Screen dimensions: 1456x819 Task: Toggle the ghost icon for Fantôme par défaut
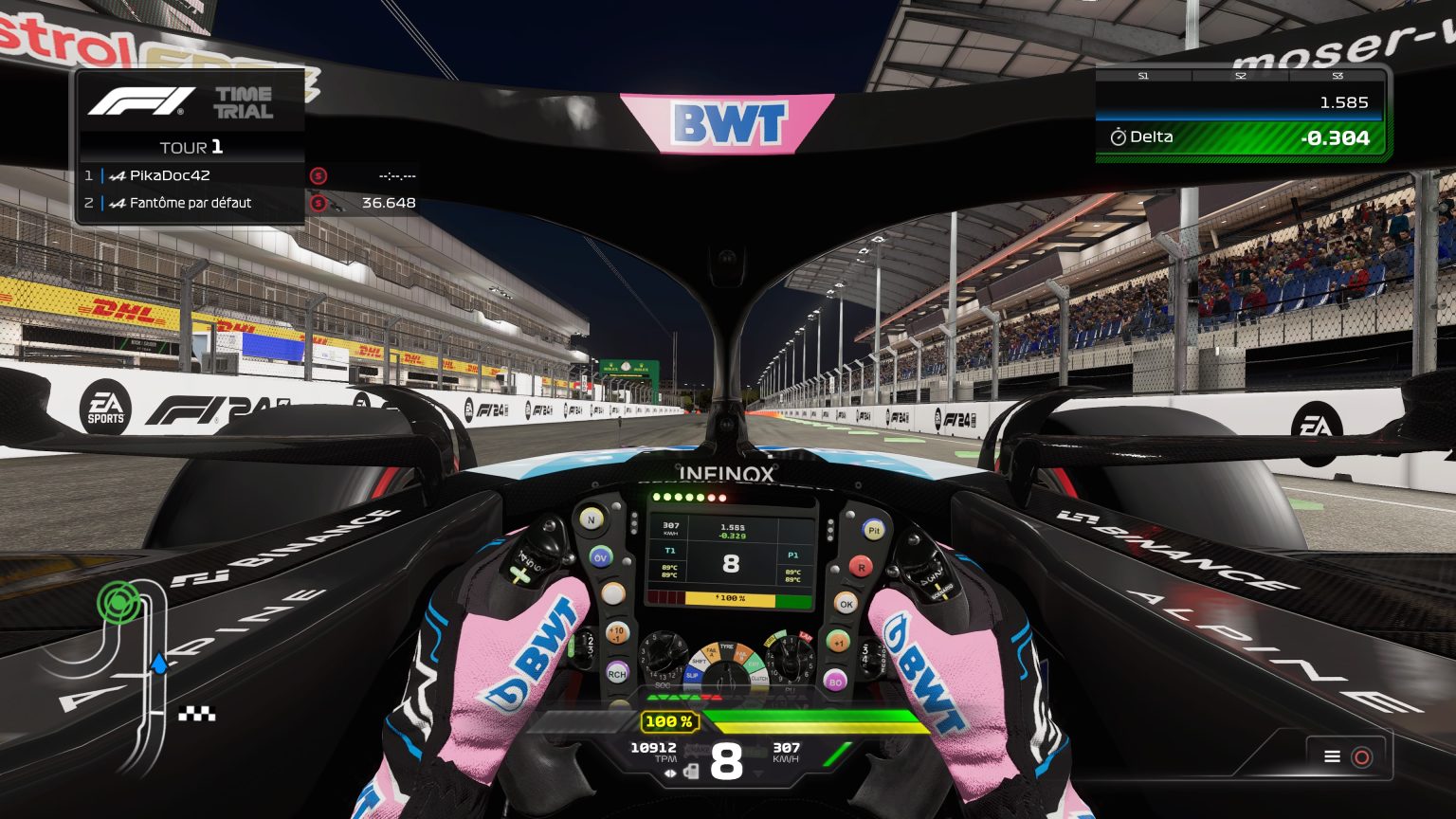318,203
